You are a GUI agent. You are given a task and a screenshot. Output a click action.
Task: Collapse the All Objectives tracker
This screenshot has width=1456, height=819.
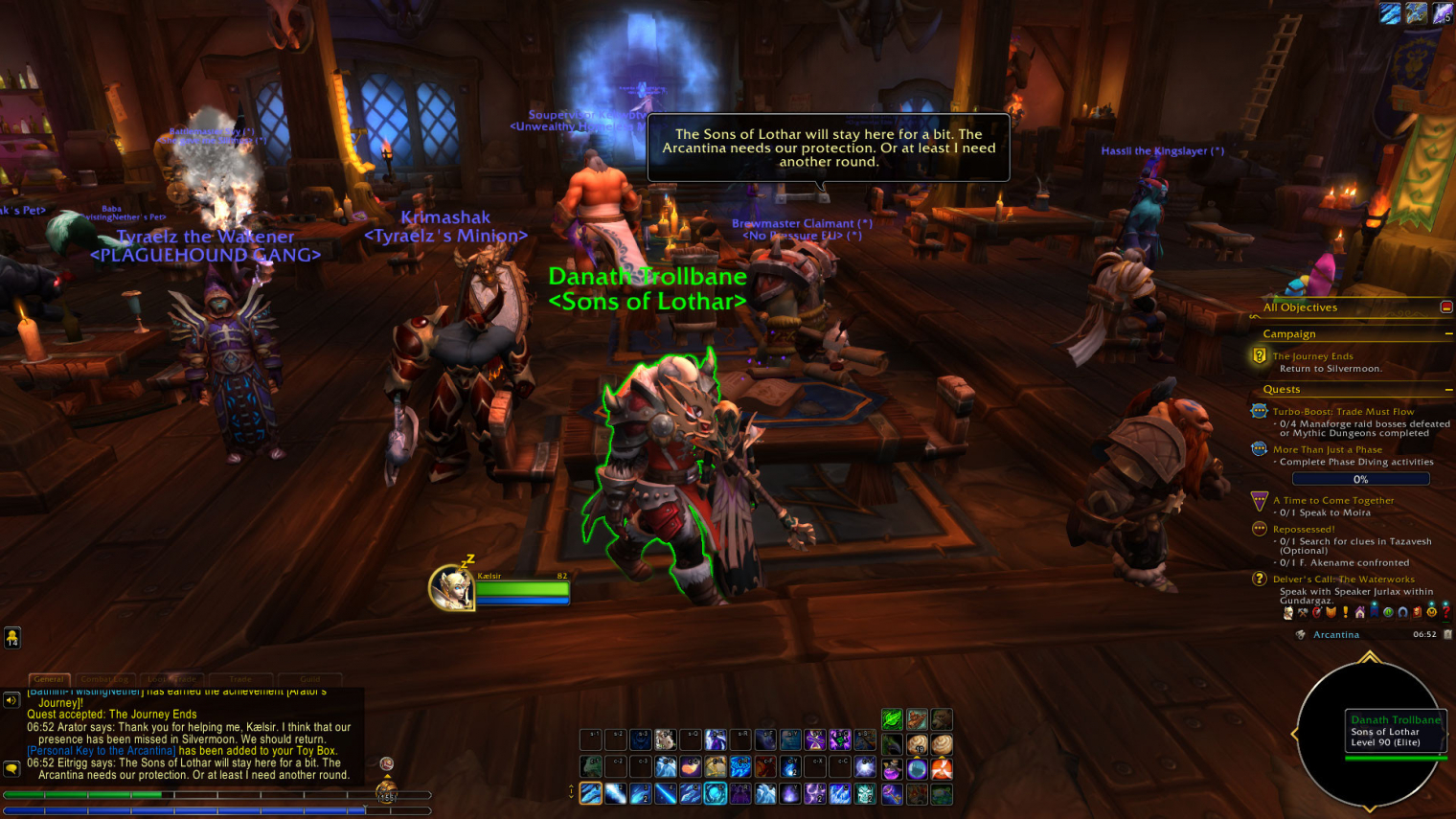[1445, 307]
